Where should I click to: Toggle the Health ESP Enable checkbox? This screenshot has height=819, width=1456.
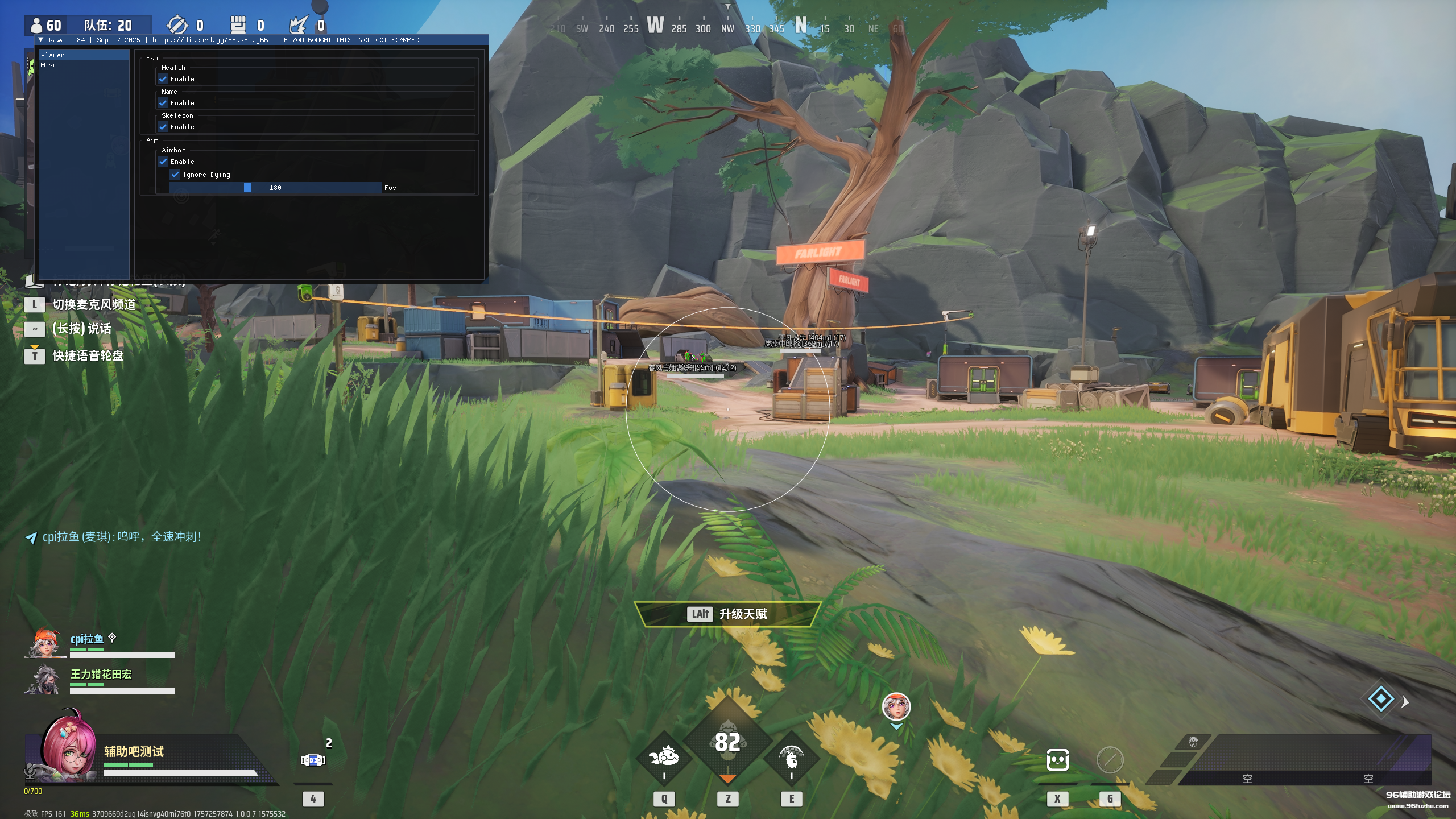(163, 79)
